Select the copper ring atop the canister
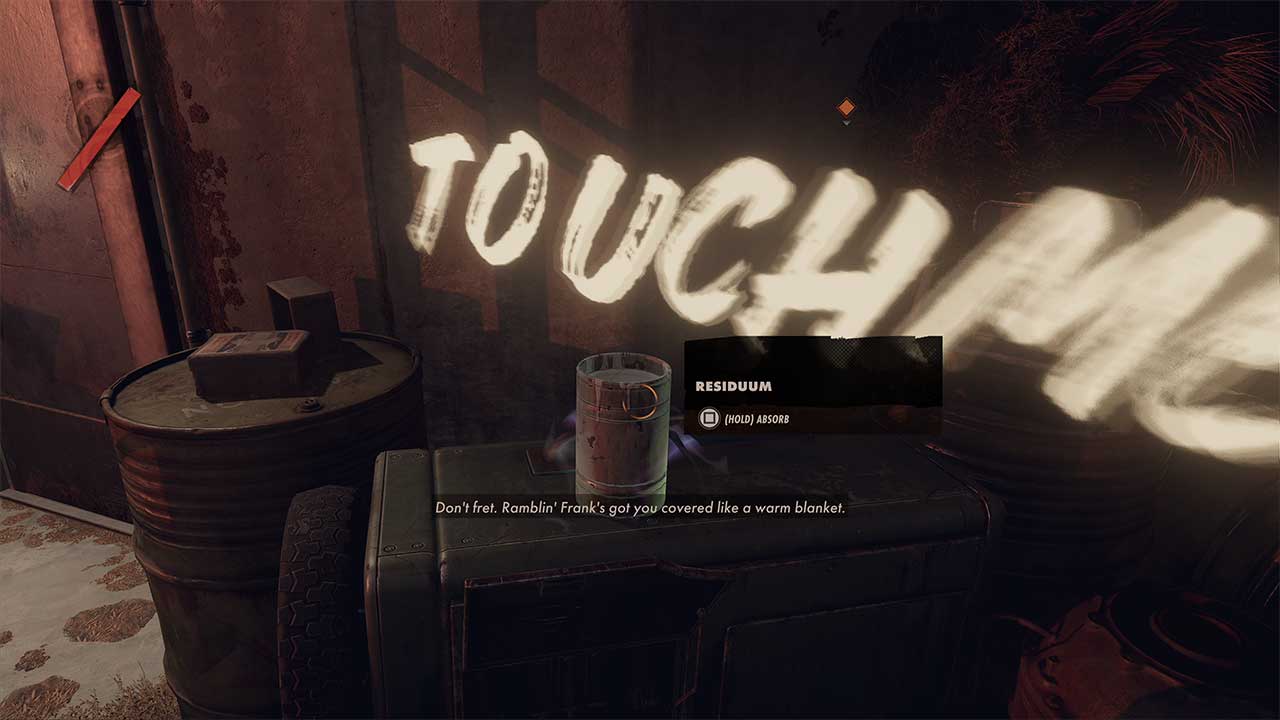The image size is (1280, 720). coord(640,402)
